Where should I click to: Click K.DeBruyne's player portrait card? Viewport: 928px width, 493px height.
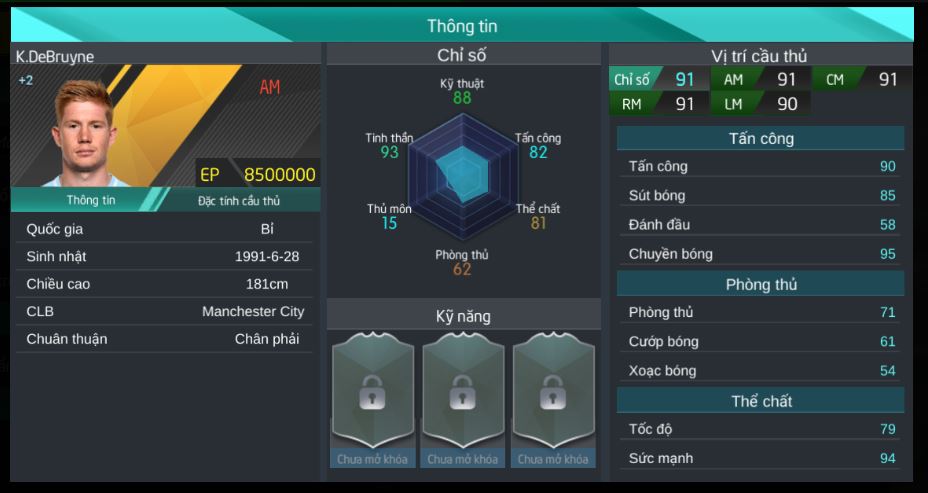pyautogui.click(x=166, y=126)
